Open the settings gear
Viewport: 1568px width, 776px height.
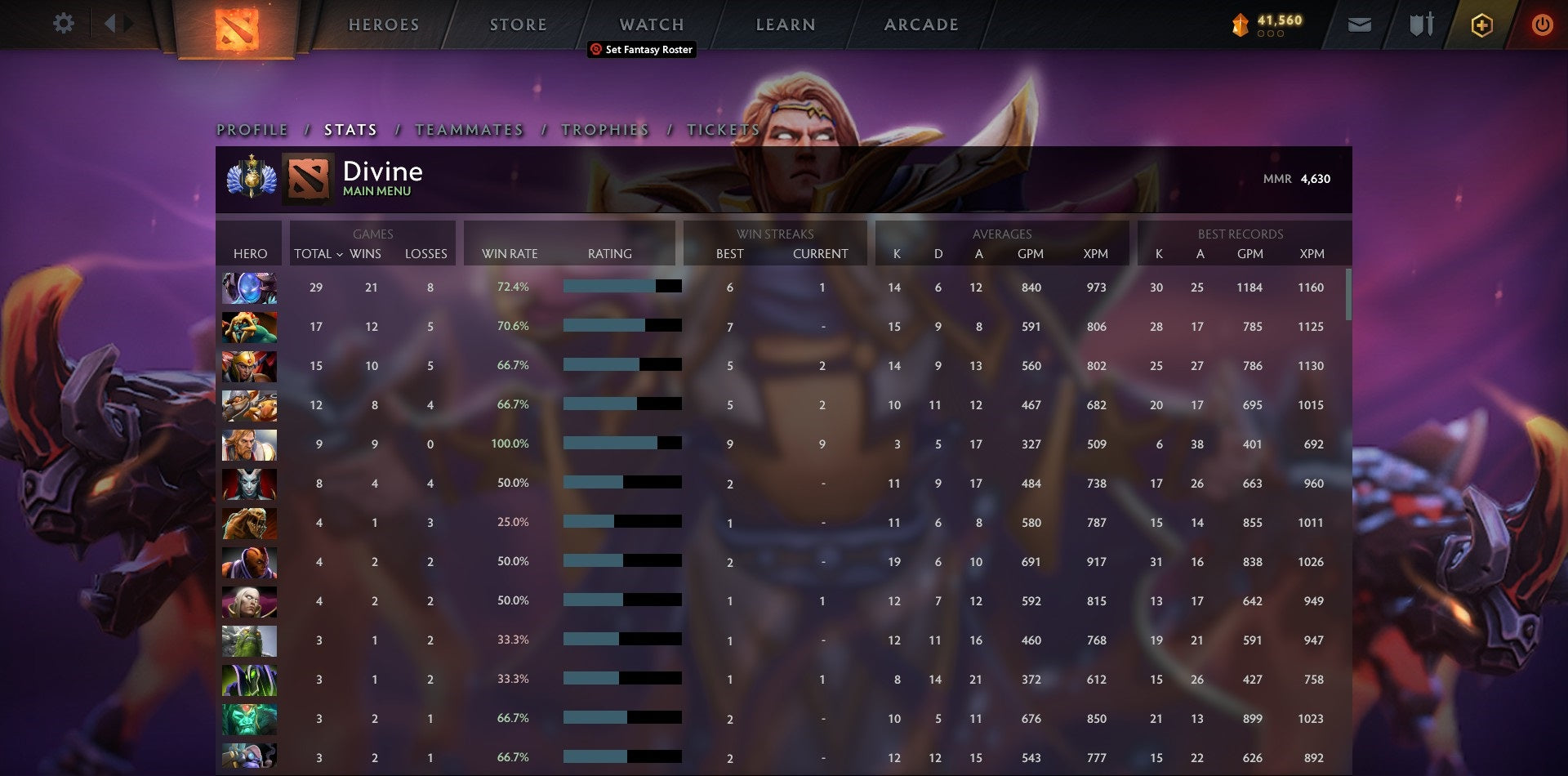[x=64, y=23]
